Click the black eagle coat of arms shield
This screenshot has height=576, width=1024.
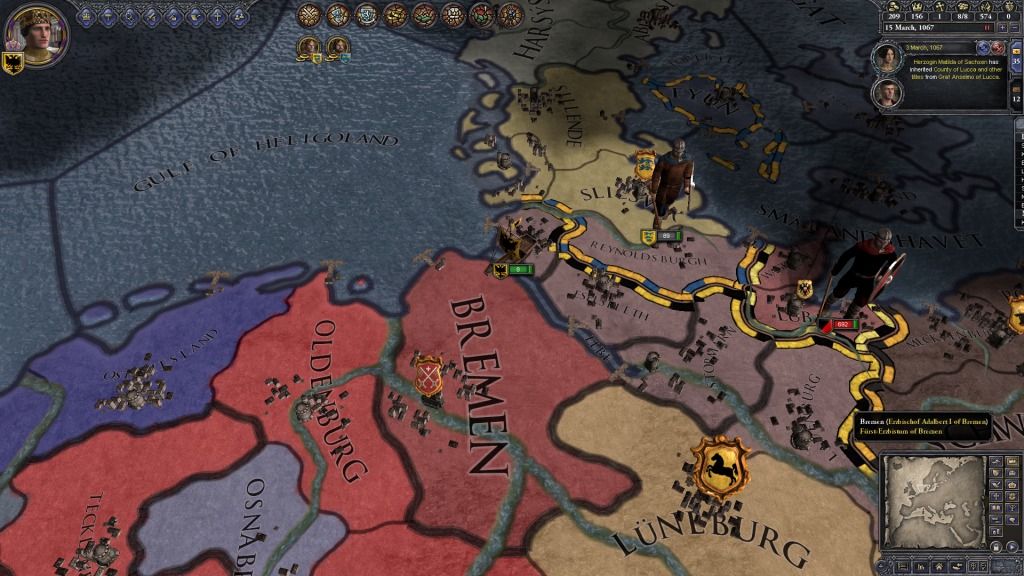(x=15, y=60)
